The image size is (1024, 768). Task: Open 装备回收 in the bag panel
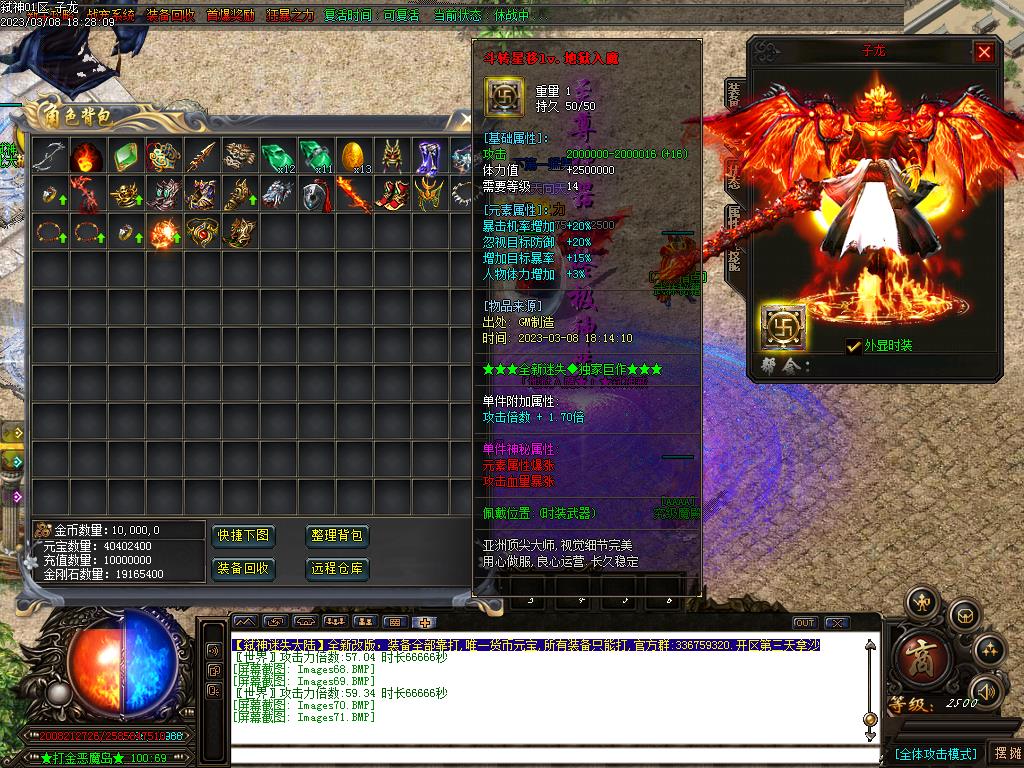click(242, 569)
